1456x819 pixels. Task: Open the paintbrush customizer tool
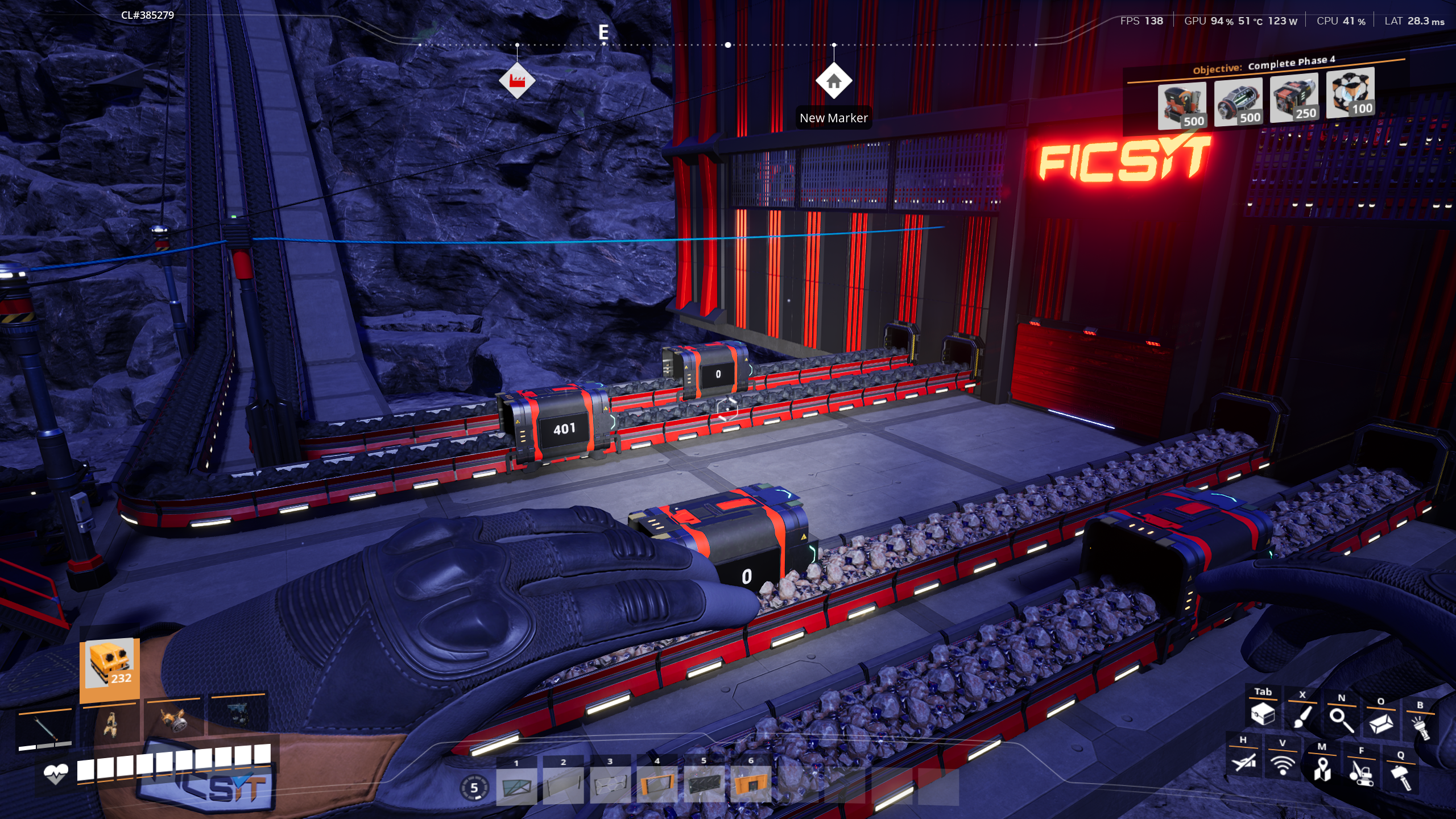(1302, 717)
